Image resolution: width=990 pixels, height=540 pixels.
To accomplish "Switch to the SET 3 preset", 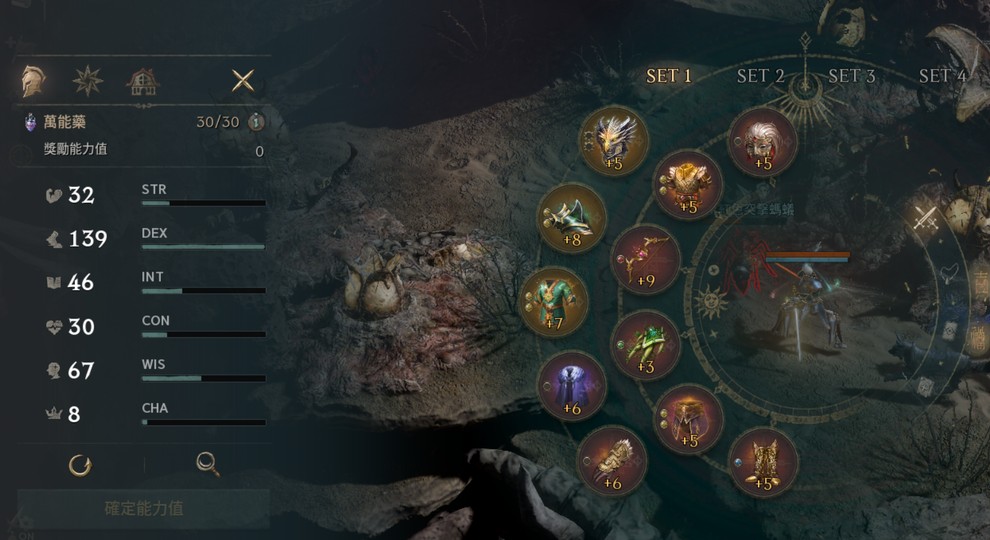I will click(851, 76).
